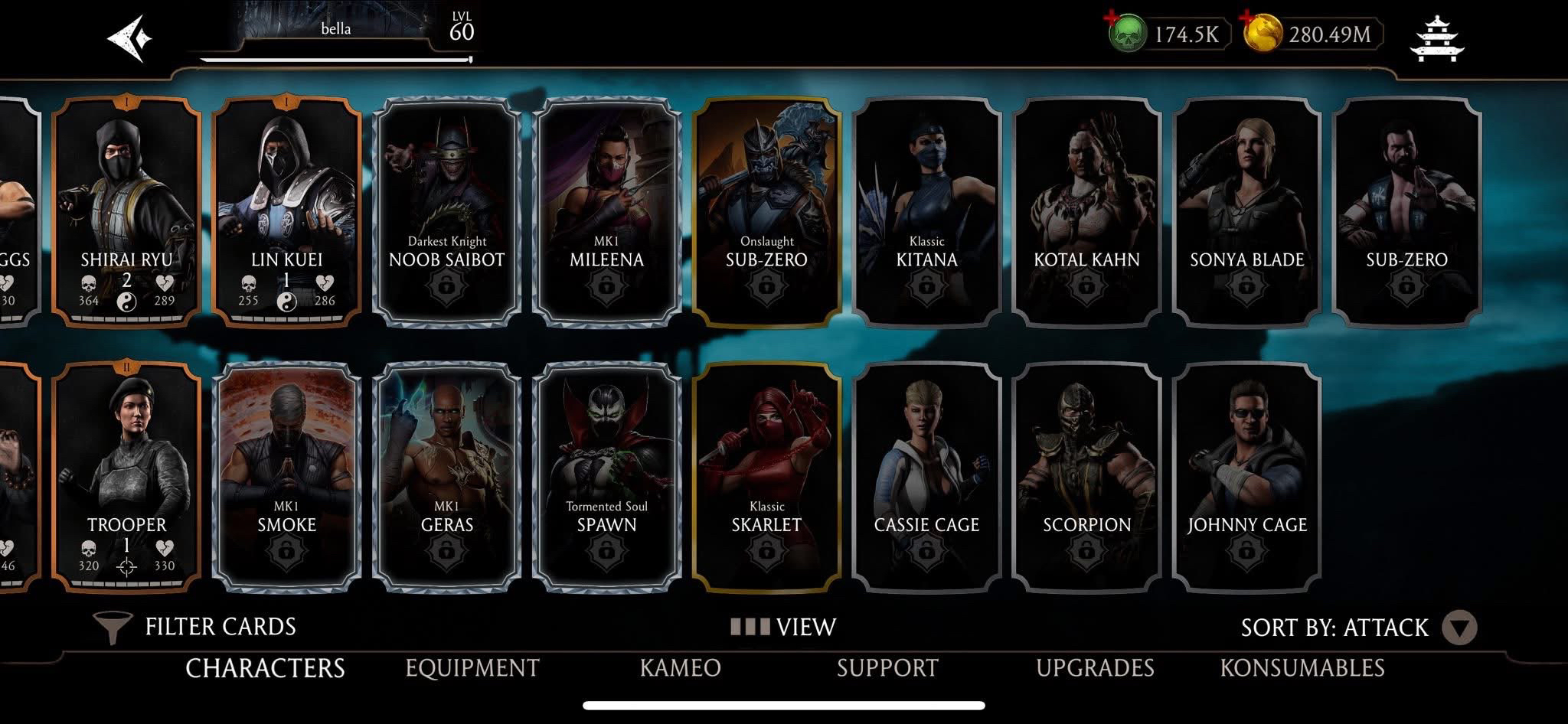The width and height of the screenshot is (1568, 724).
Task: Click FILTER CARDS to filter the roster
Action: click(x=220, y=626)
